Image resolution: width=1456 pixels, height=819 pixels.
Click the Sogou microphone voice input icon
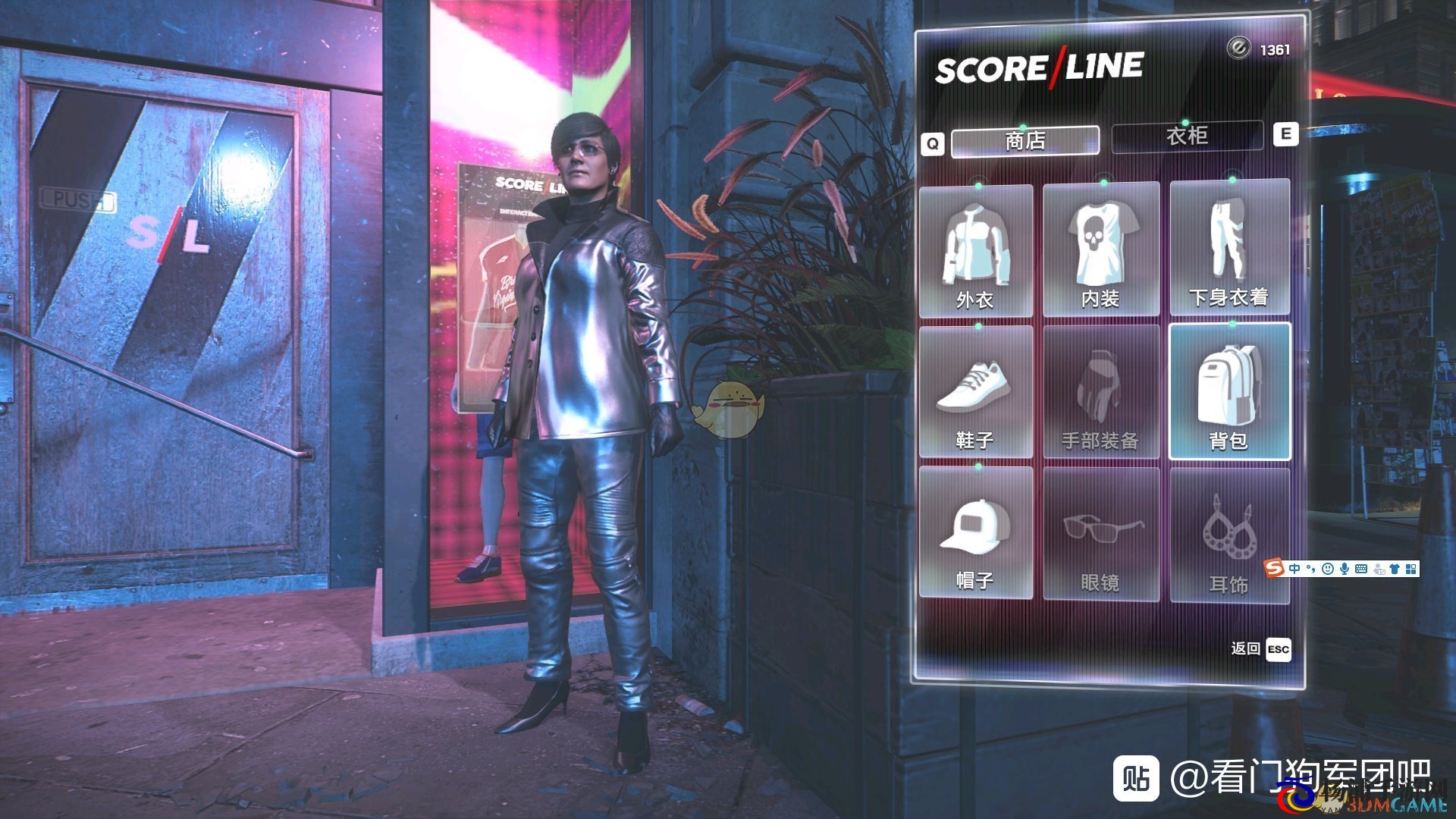pyautogui.click(x=1345, y=569)
